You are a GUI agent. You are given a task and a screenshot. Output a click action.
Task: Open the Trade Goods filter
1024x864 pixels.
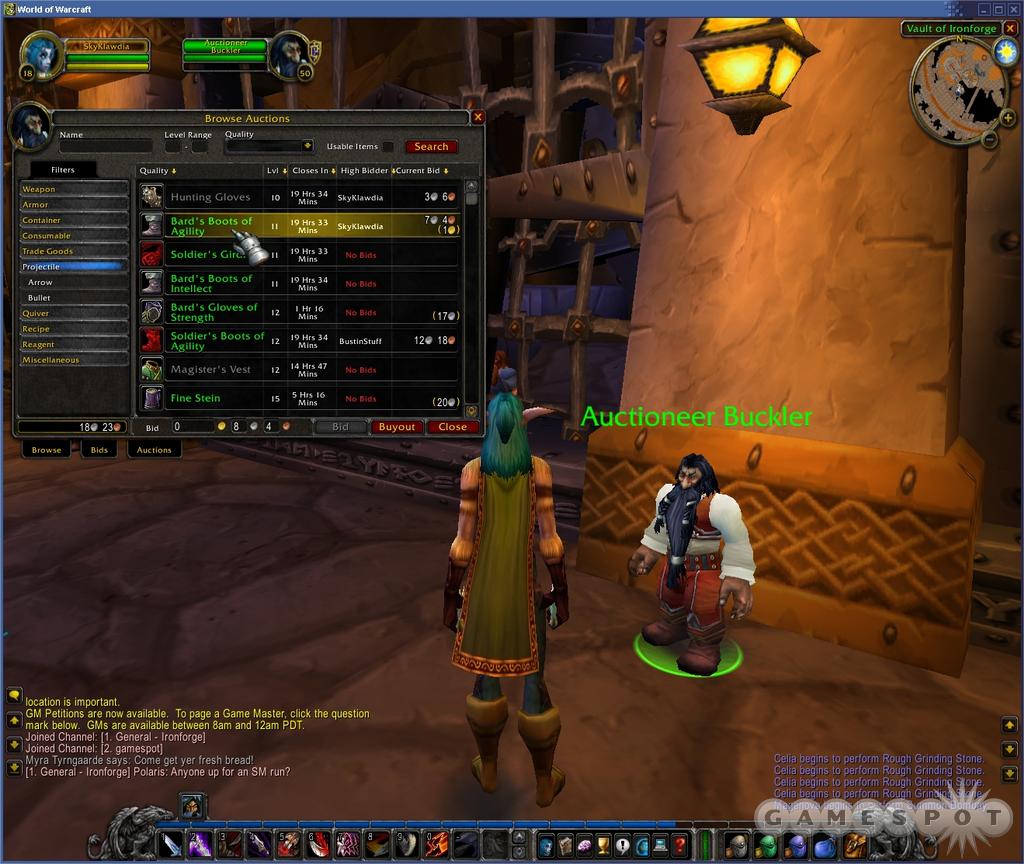pos(74,251)
